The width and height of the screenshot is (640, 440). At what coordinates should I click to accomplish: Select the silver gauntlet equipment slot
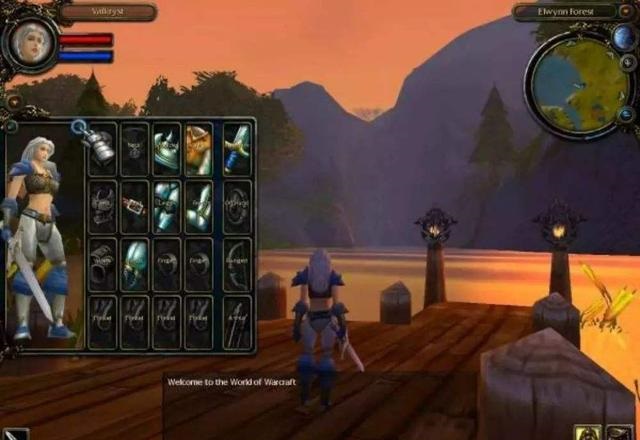100,149
